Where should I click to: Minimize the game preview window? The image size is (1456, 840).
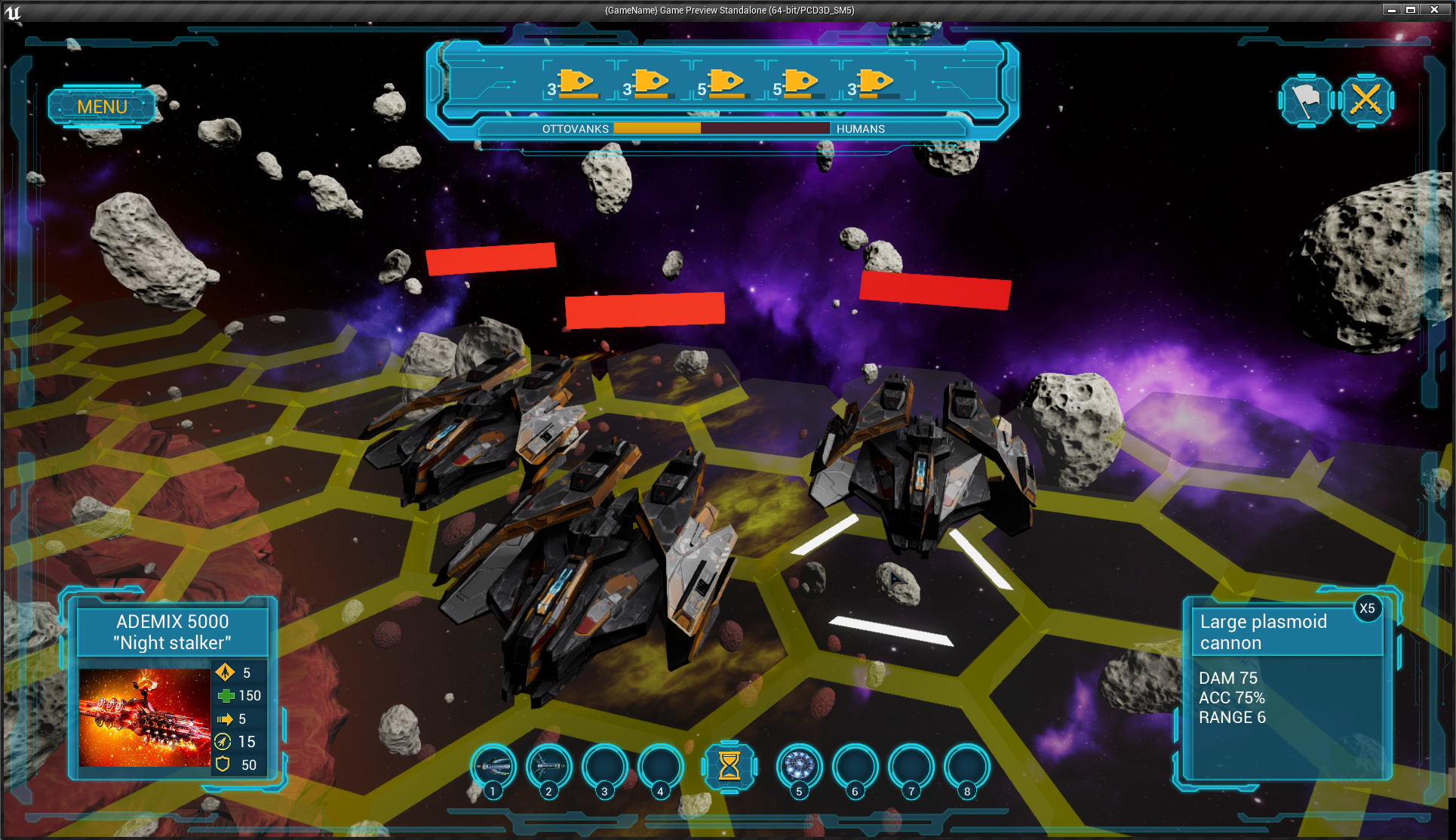[x=1392, y=10]
